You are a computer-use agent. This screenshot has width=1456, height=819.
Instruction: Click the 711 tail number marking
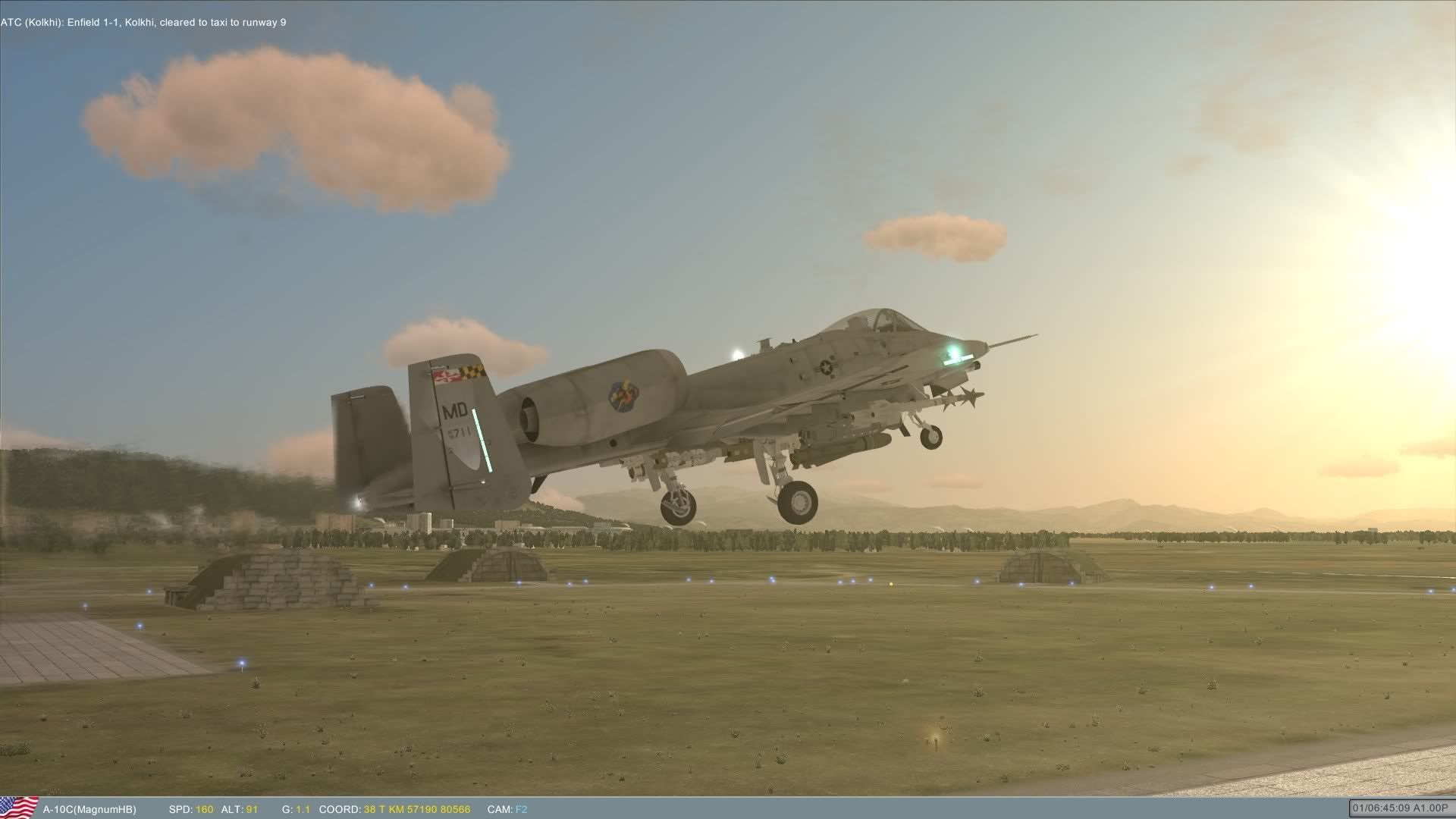click(460, 435)
